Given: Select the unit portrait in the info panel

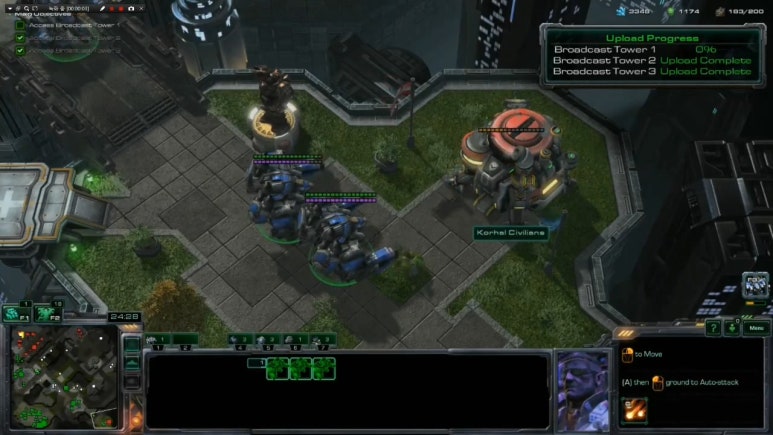Looking at the screenshot, I should pos(582,389).
